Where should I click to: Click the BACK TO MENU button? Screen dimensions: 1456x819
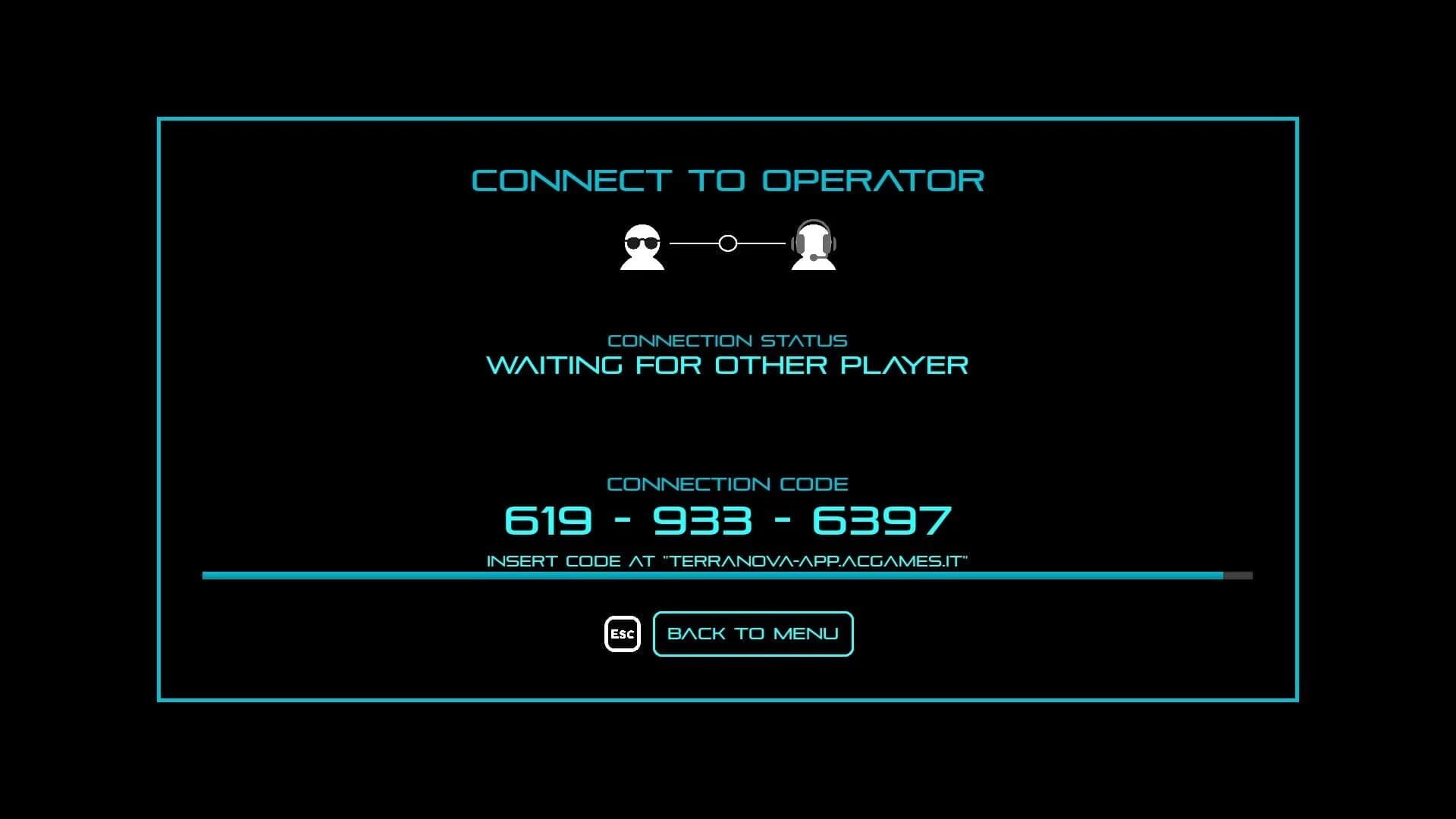click(x=752, y=633)
